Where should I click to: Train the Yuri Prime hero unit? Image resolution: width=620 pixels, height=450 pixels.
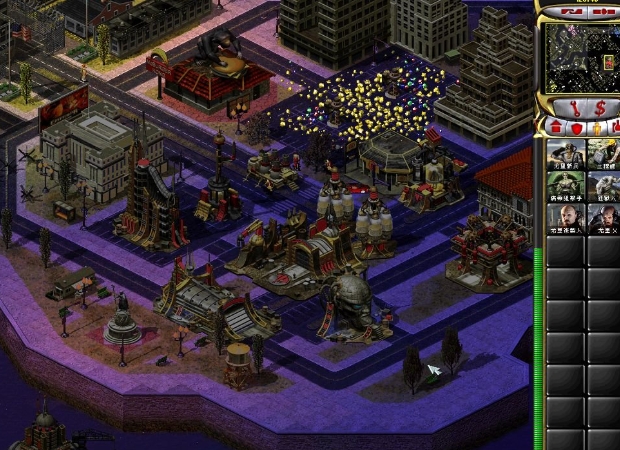click(x=603, y=220)
